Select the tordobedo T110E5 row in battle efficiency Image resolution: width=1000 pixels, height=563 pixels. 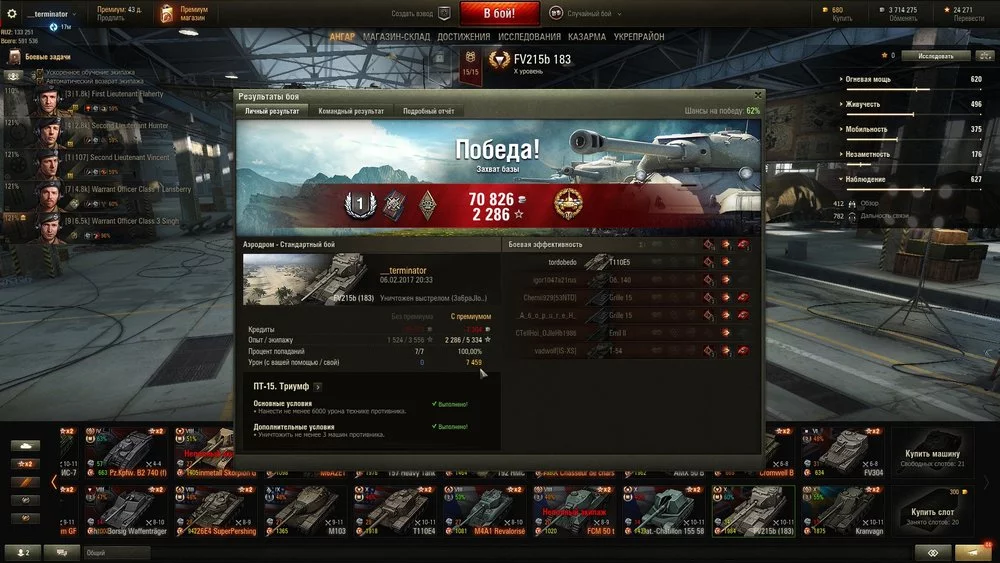click(630, 262)
